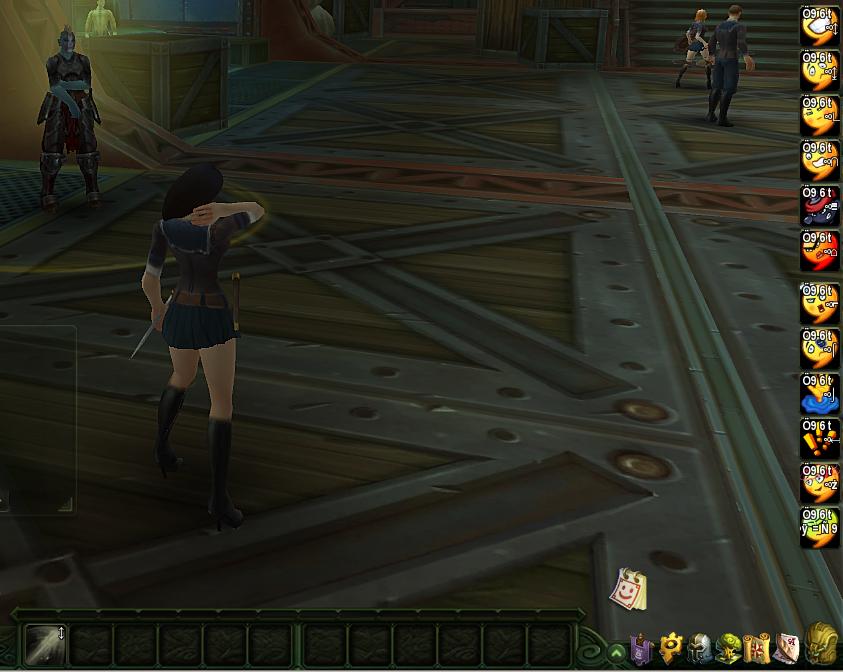This screenshot has height=672, width=843.
Task: Use the exclamation marks emote
Action: pos(820,438)
